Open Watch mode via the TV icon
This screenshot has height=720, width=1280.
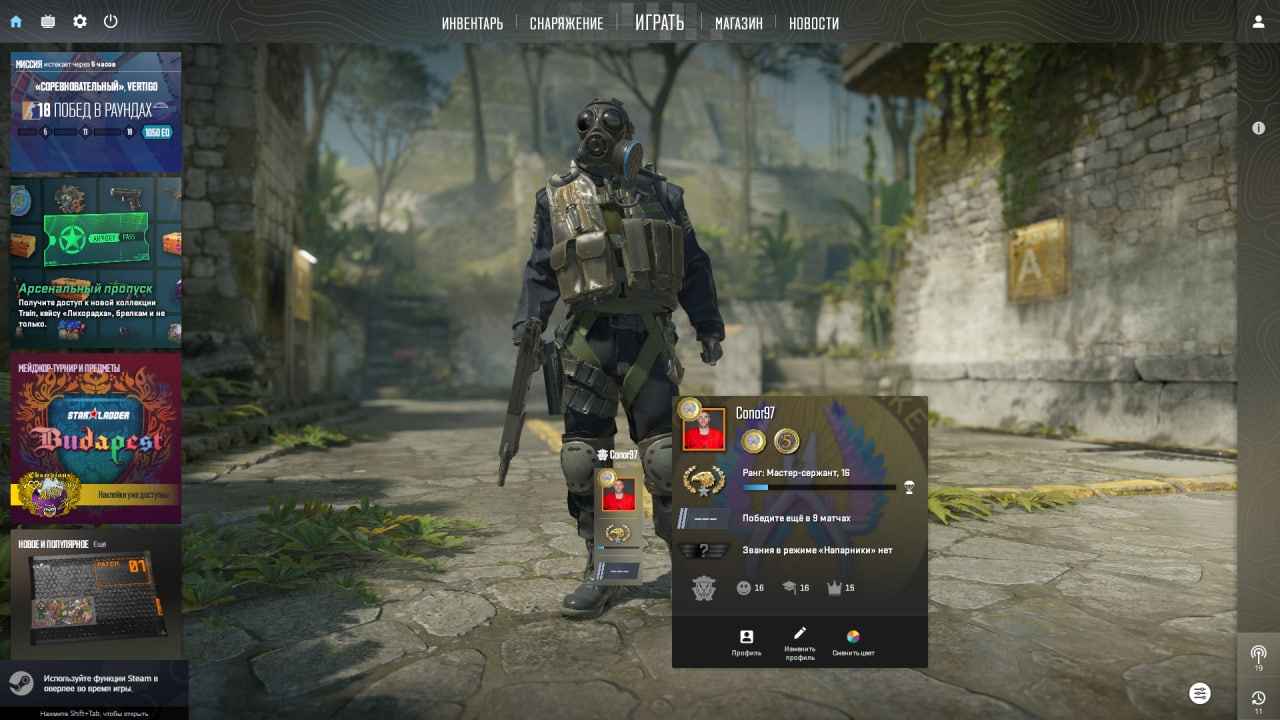pos(47,21)
